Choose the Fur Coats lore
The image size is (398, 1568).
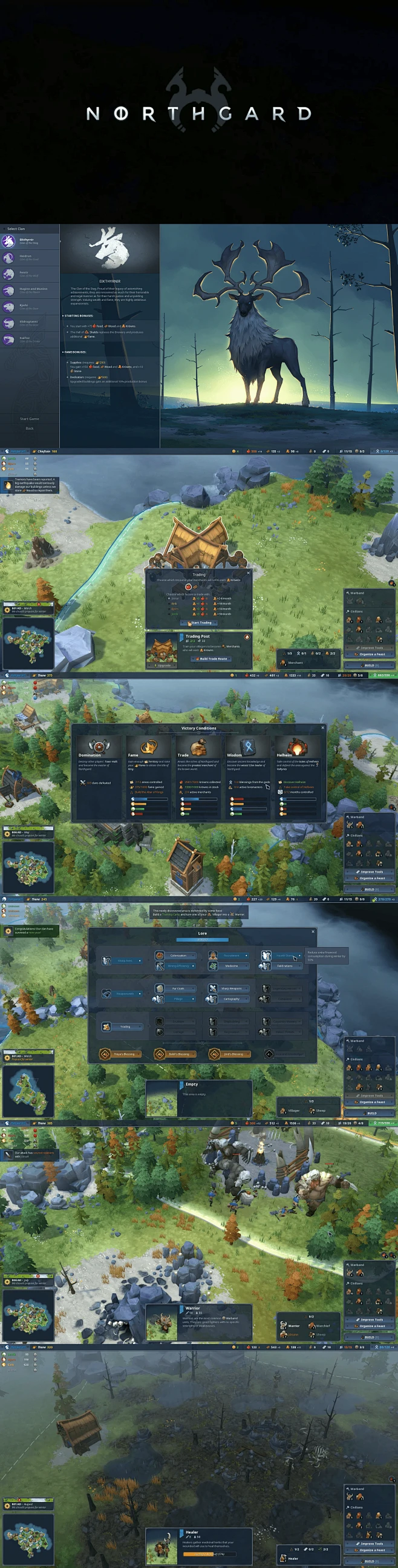[x=178, y=988]
